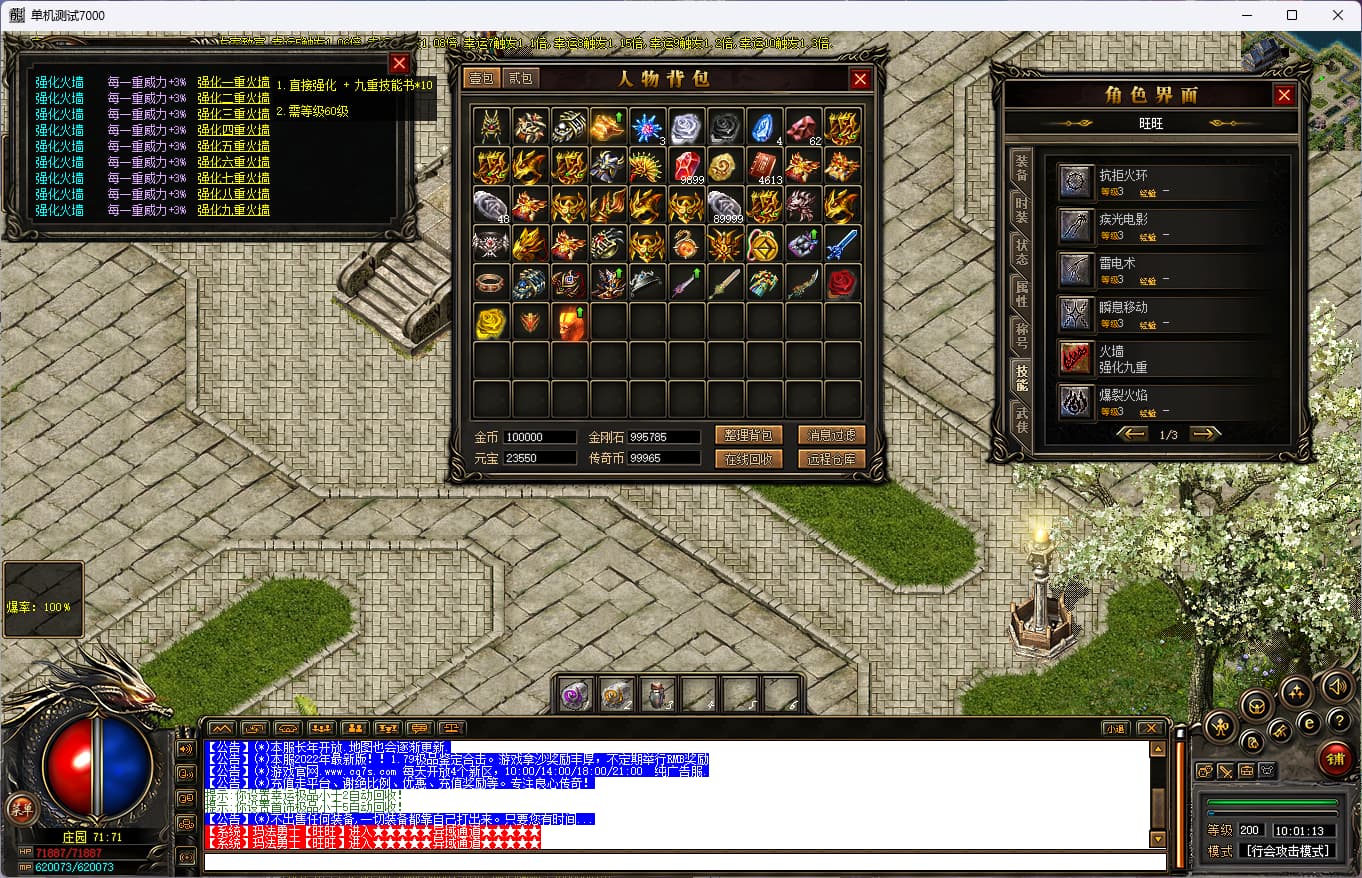
Task: Open the 在线回收 recycle function
Action: click(x=748, y=459)
